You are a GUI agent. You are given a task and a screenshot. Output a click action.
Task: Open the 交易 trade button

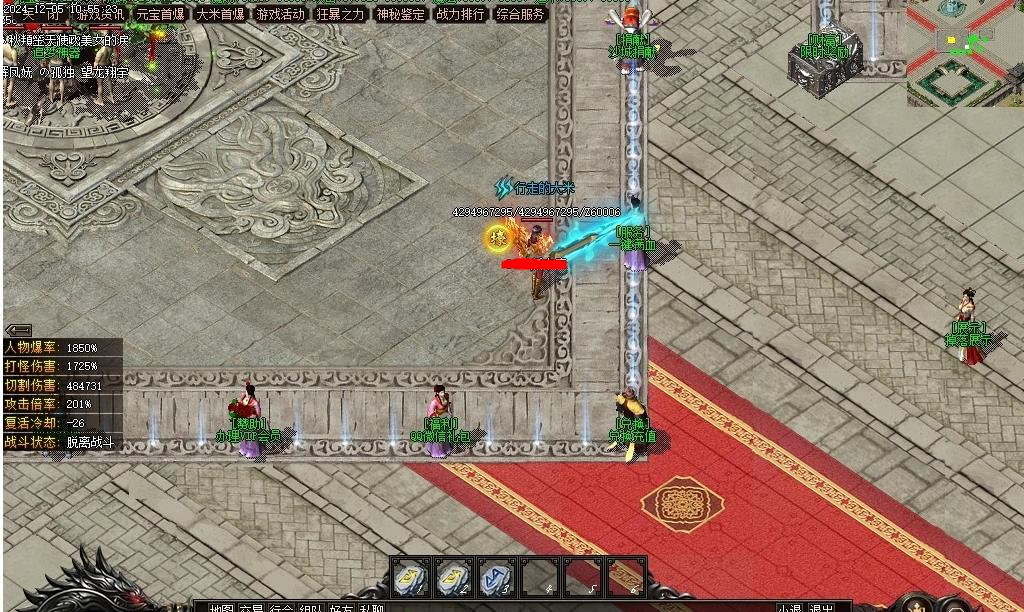(251, 607)
